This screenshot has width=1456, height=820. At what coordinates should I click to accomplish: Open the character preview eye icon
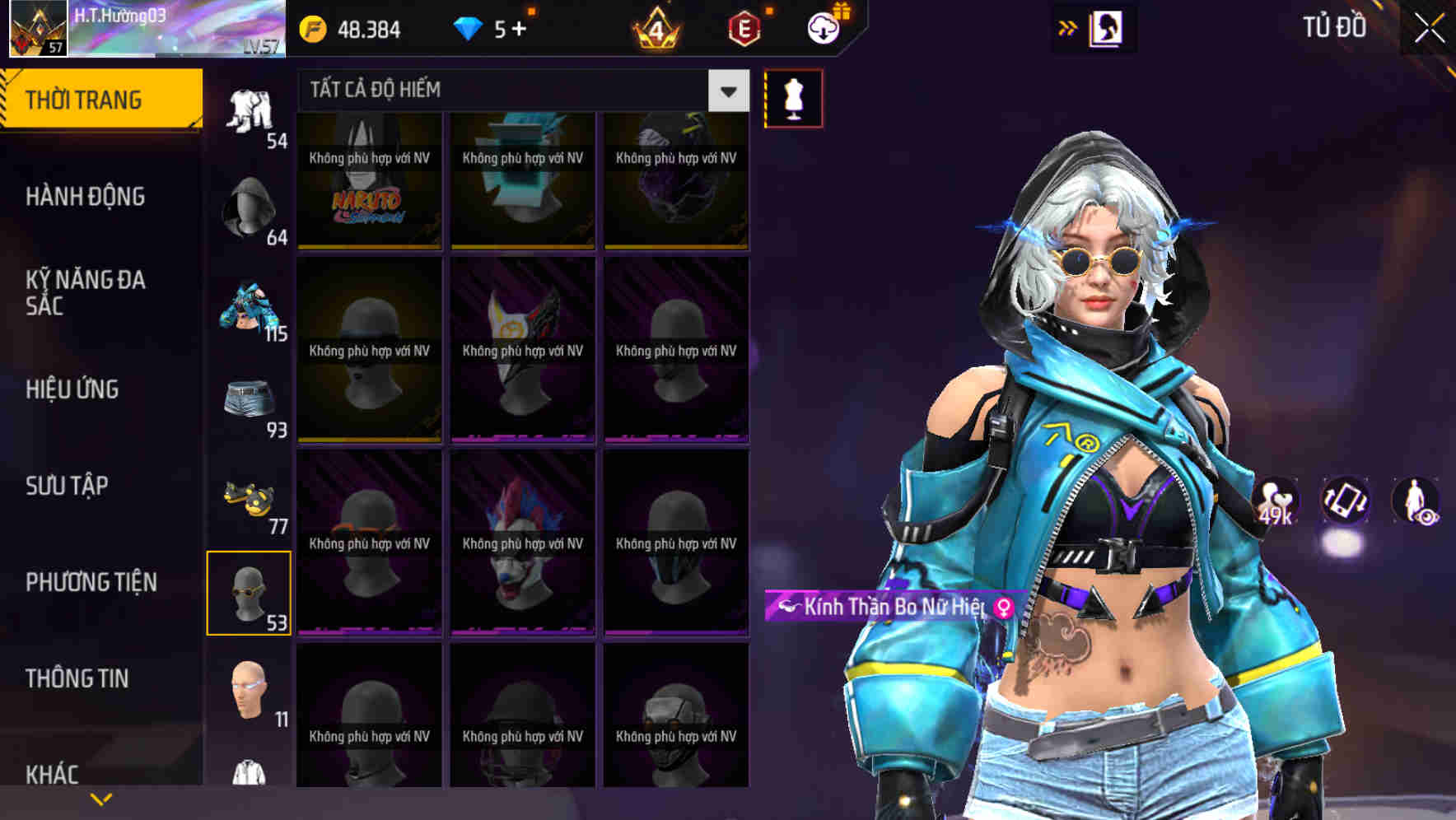point(1414,502)
